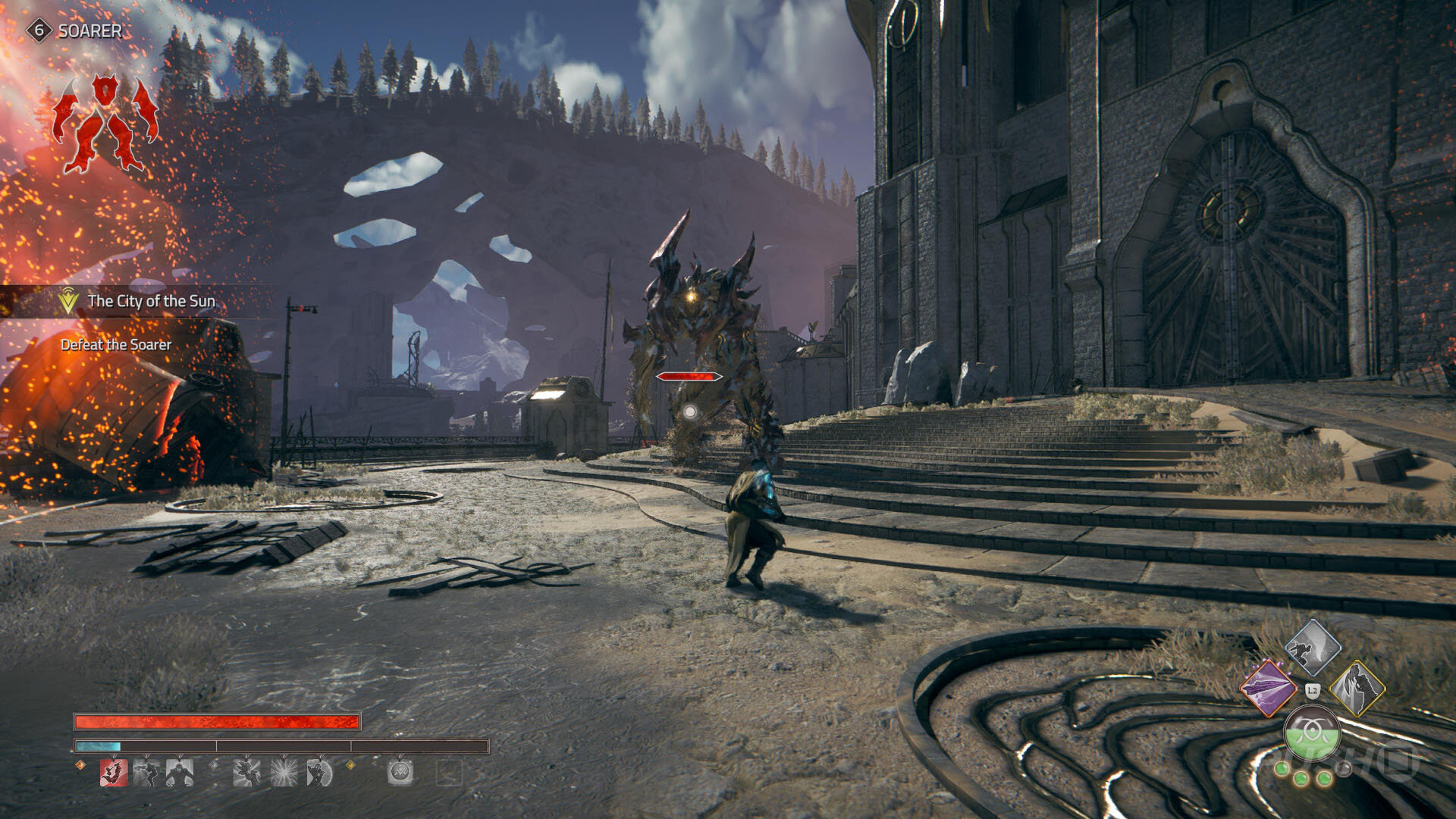The width and height of the screenshot is (1456, 819).
Task: Use the purple spear ability diamond
Action: (1268, 689)
